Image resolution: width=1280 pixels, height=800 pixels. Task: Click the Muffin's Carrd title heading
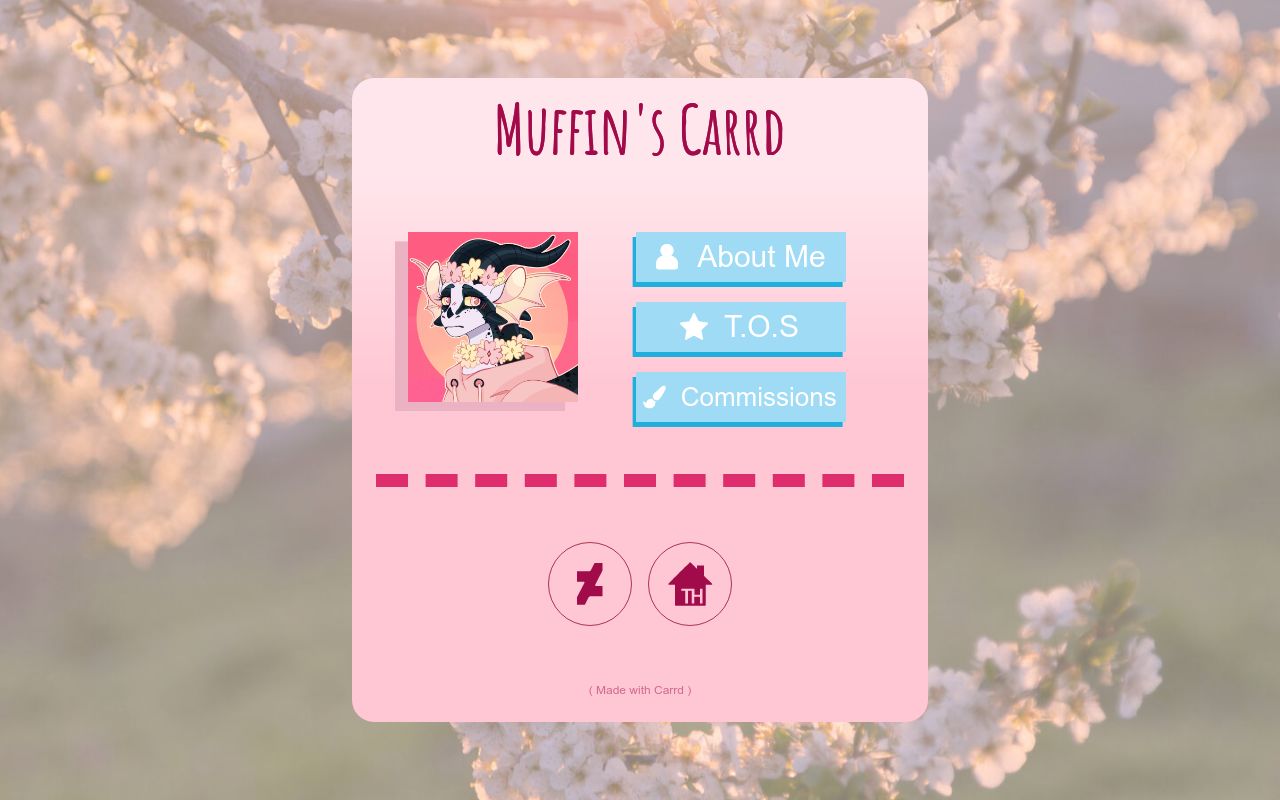pyautogui.click(x=639, y=130)
